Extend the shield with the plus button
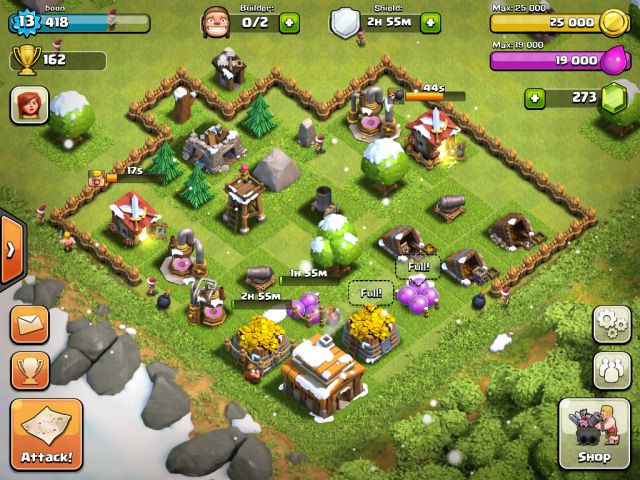 pyautogui.click(x=431, y=21)
